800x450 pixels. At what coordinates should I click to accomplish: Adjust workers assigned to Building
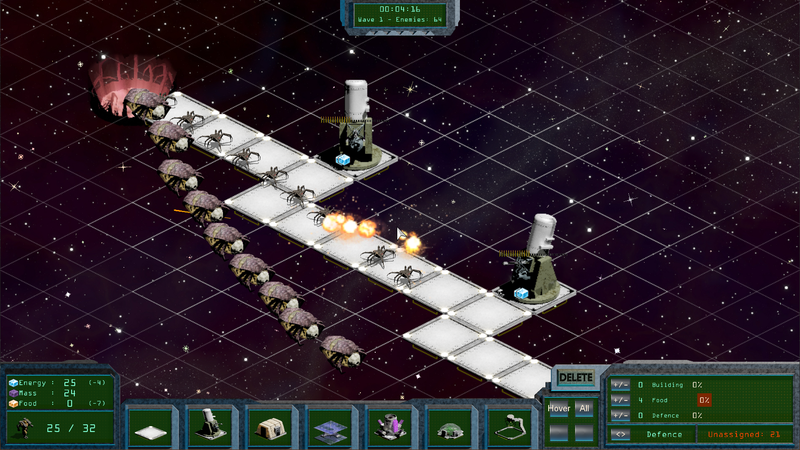tap(620, 384)
